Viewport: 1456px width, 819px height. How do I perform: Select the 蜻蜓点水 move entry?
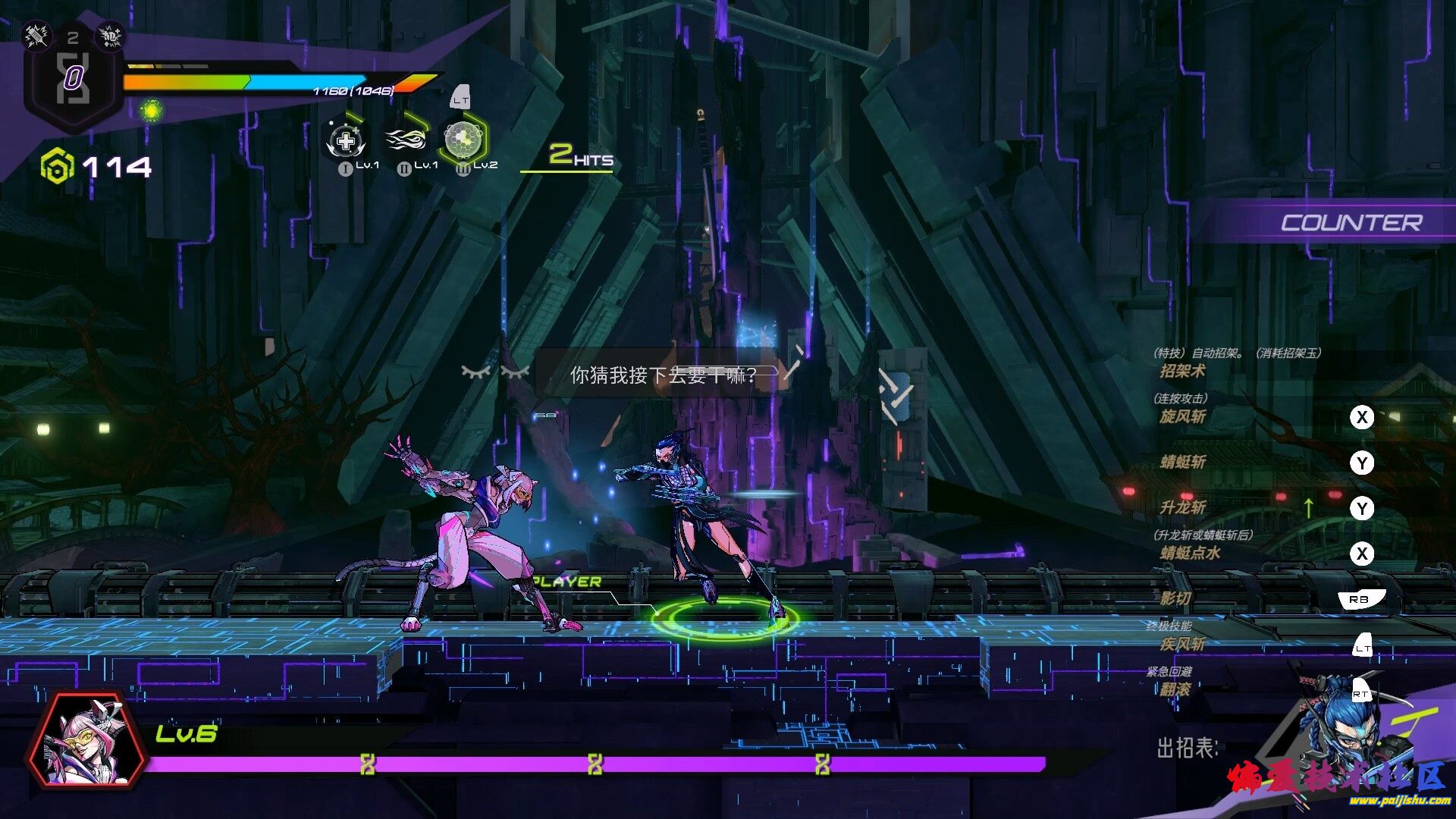(x=1190, y=553)
